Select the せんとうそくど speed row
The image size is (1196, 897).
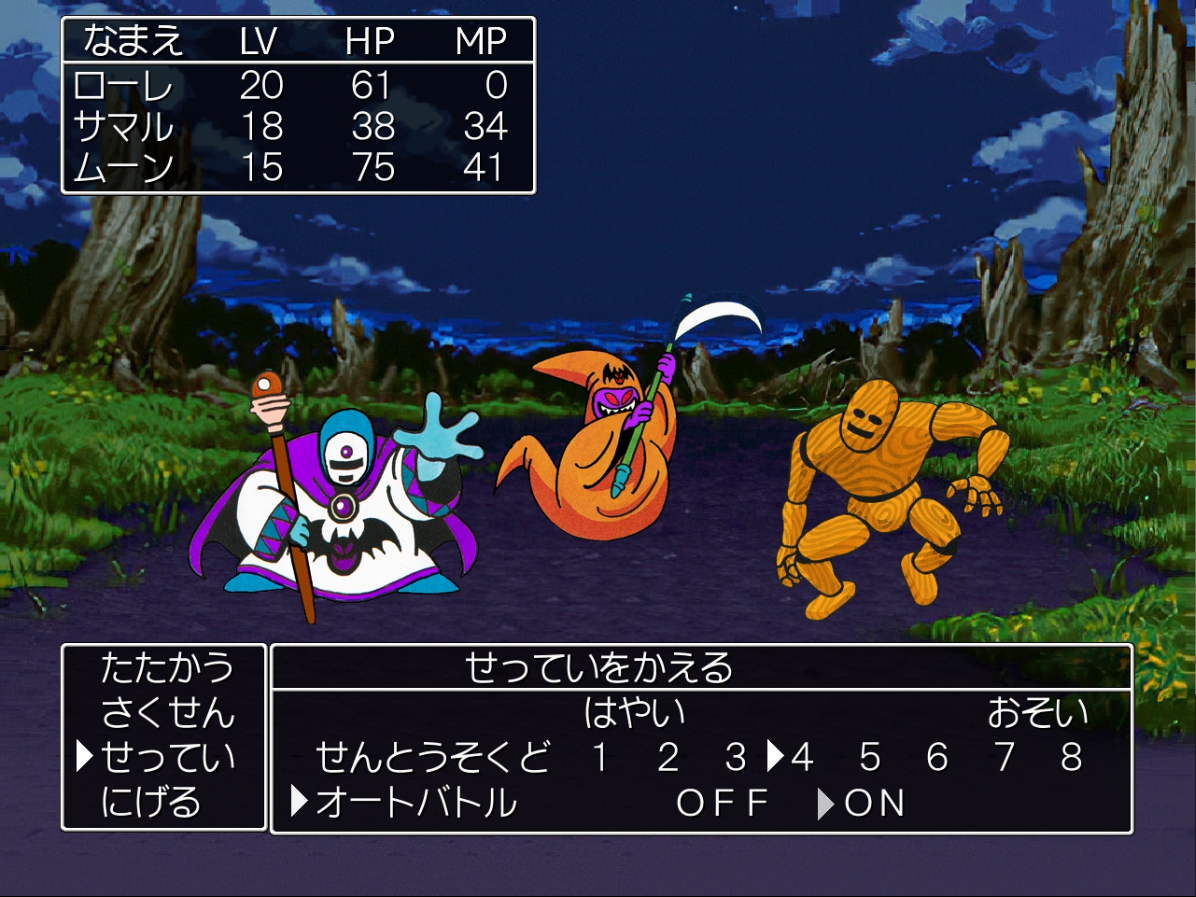[432, 758]
